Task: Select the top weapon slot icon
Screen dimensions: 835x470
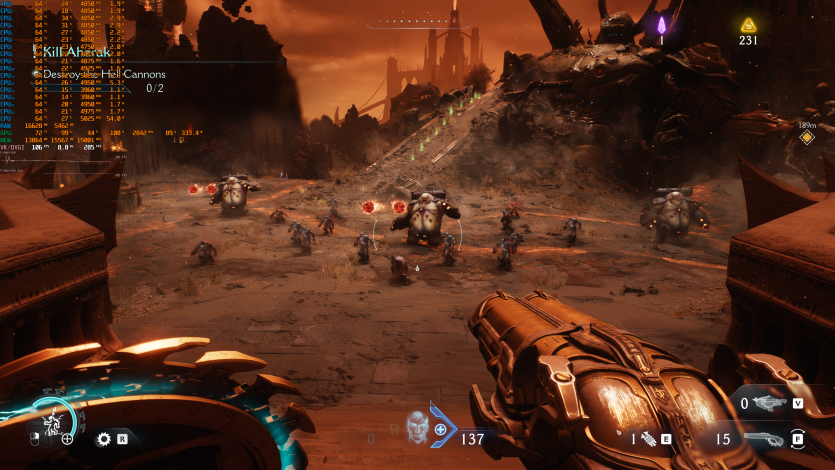Action: 769,403
